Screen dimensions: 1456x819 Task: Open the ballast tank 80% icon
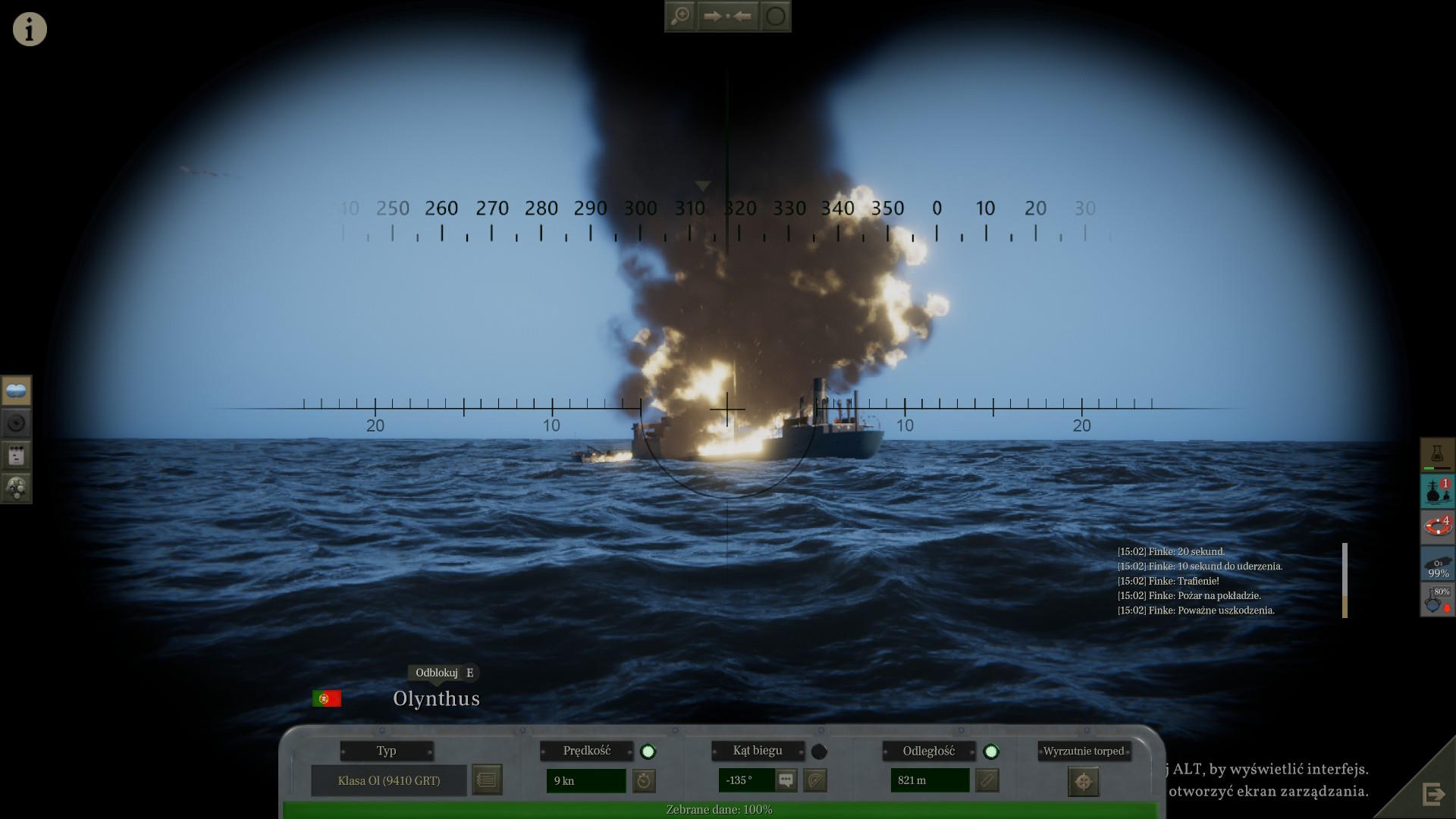click(1436, 599)
